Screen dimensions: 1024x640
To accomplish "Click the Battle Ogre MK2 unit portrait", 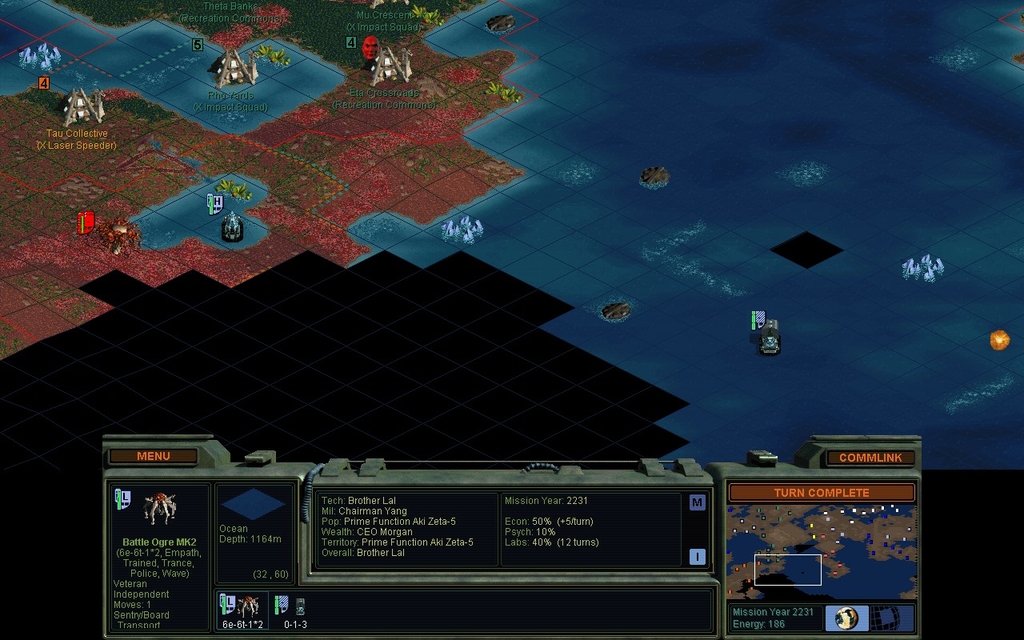I will (x=159, y=509).
